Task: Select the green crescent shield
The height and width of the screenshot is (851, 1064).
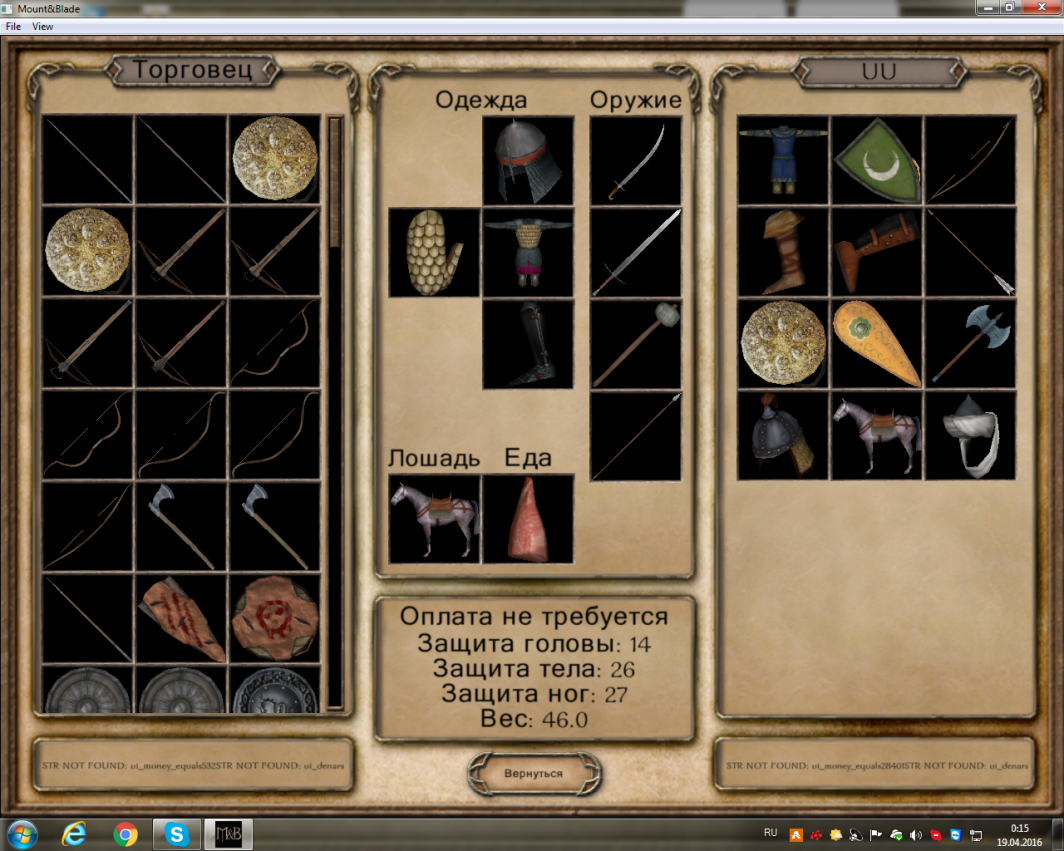Action: tap(877, 160)
